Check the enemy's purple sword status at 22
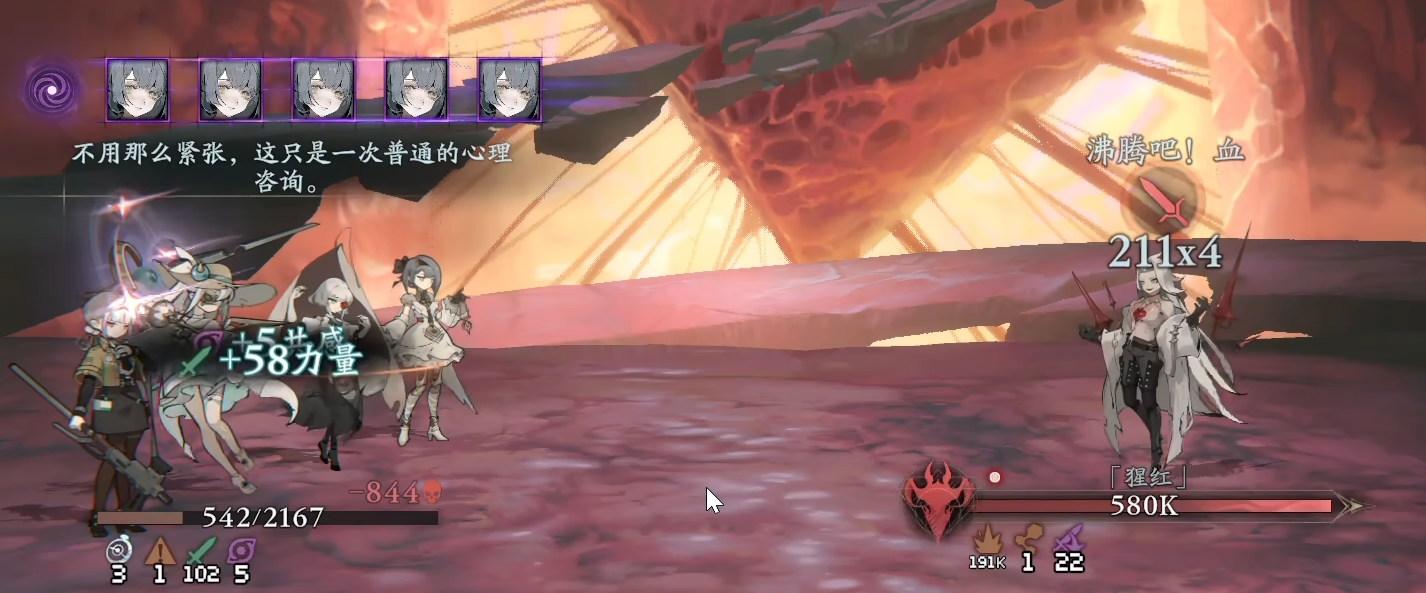This screenshot has width=1426, height=593. tap(1069, 538)
